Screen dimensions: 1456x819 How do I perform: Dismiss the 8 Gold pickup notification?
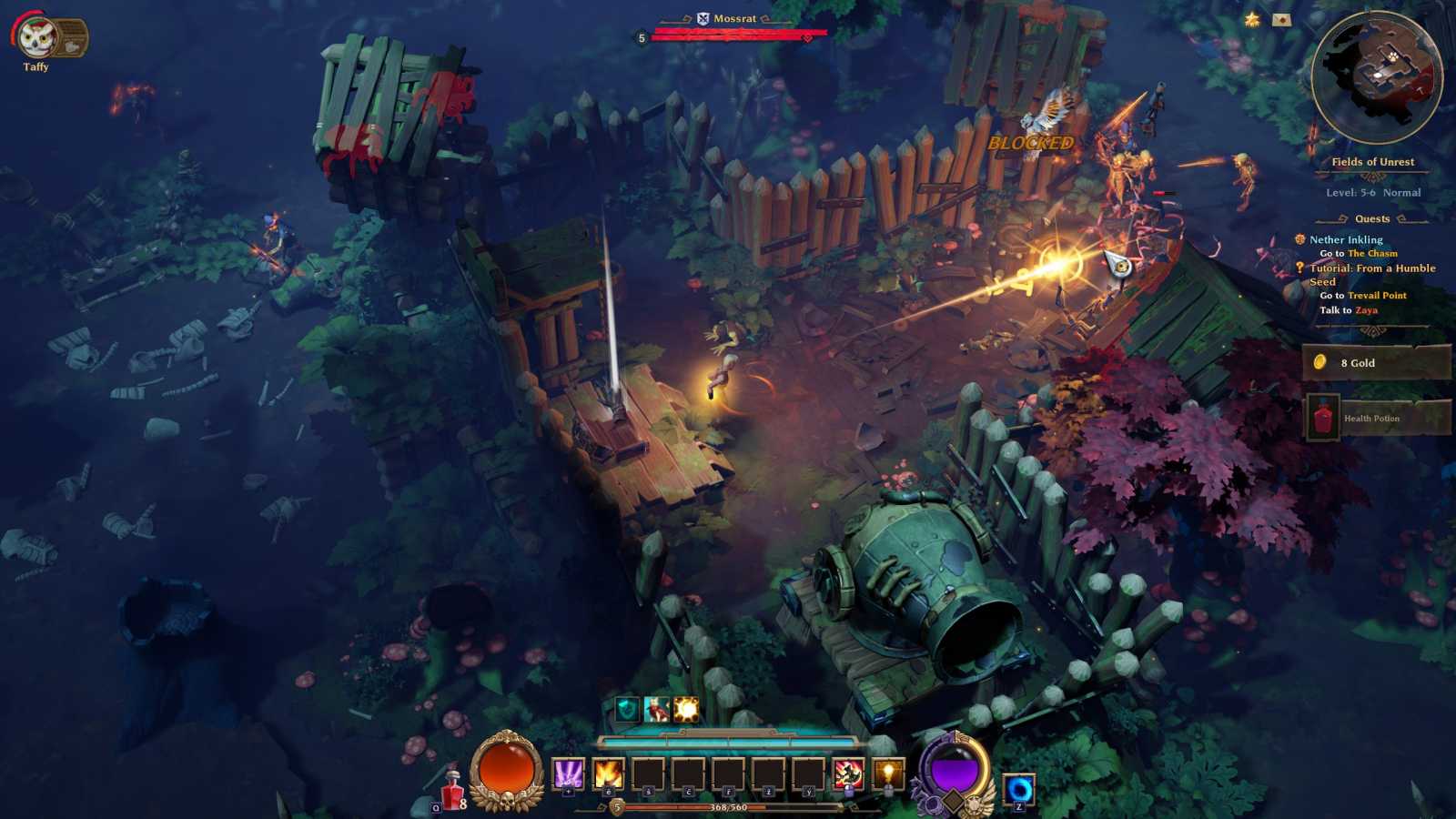coord(1377,362)
